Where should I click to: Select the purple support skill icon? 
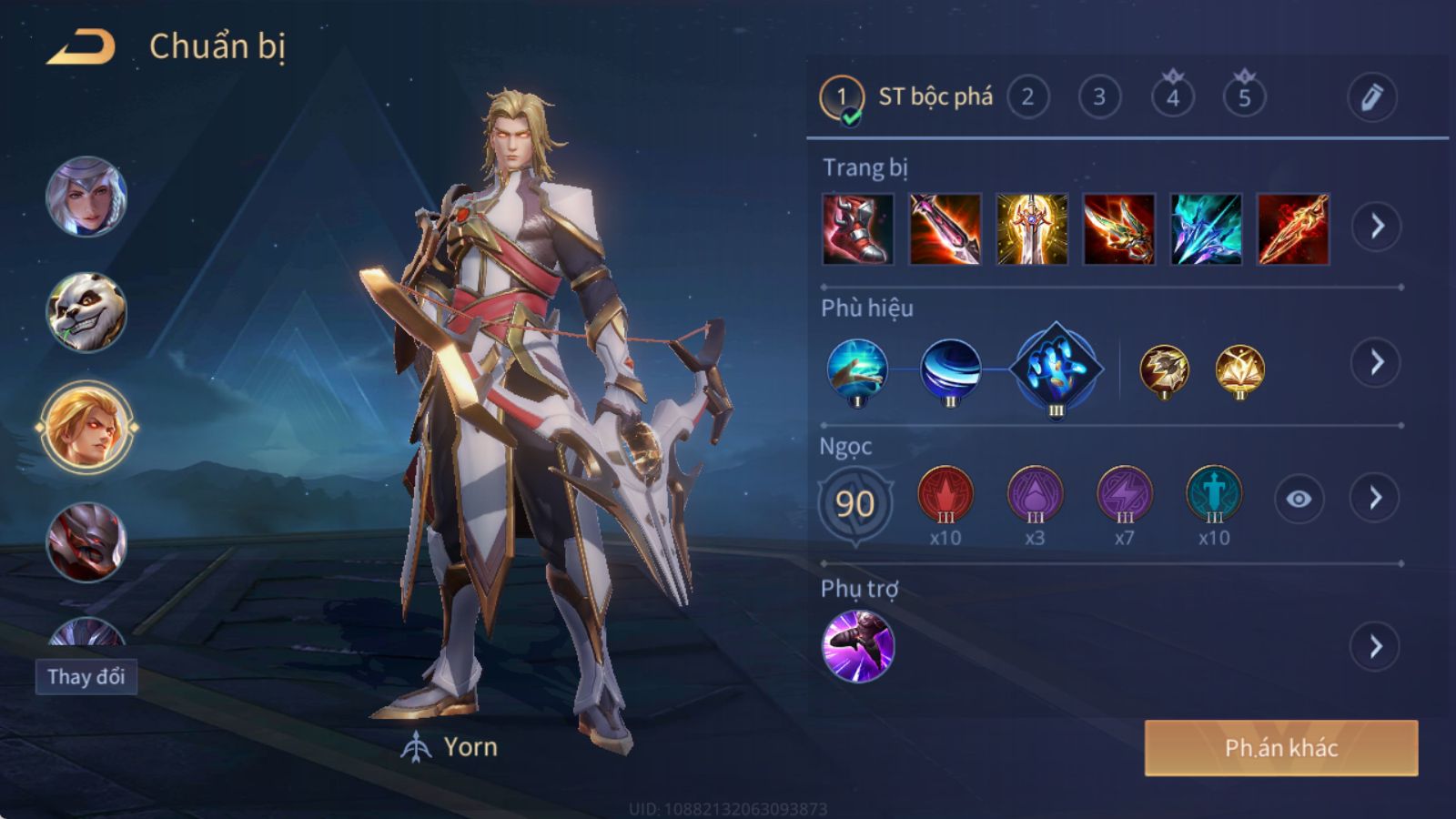[x=857, y=646]
